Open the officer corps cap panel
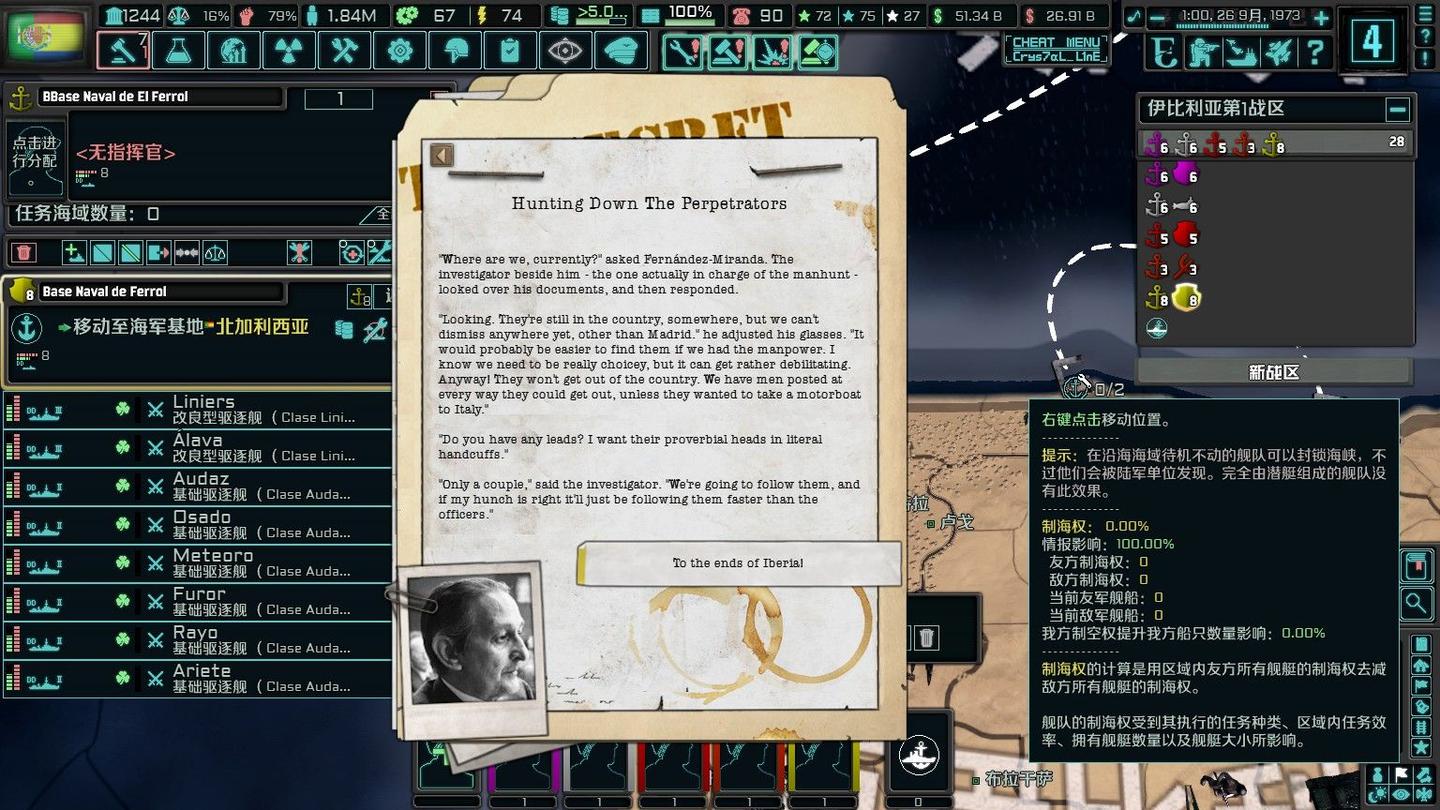Image resolution: width=1440 pixels, height=810 pixels. click(620, 50)
